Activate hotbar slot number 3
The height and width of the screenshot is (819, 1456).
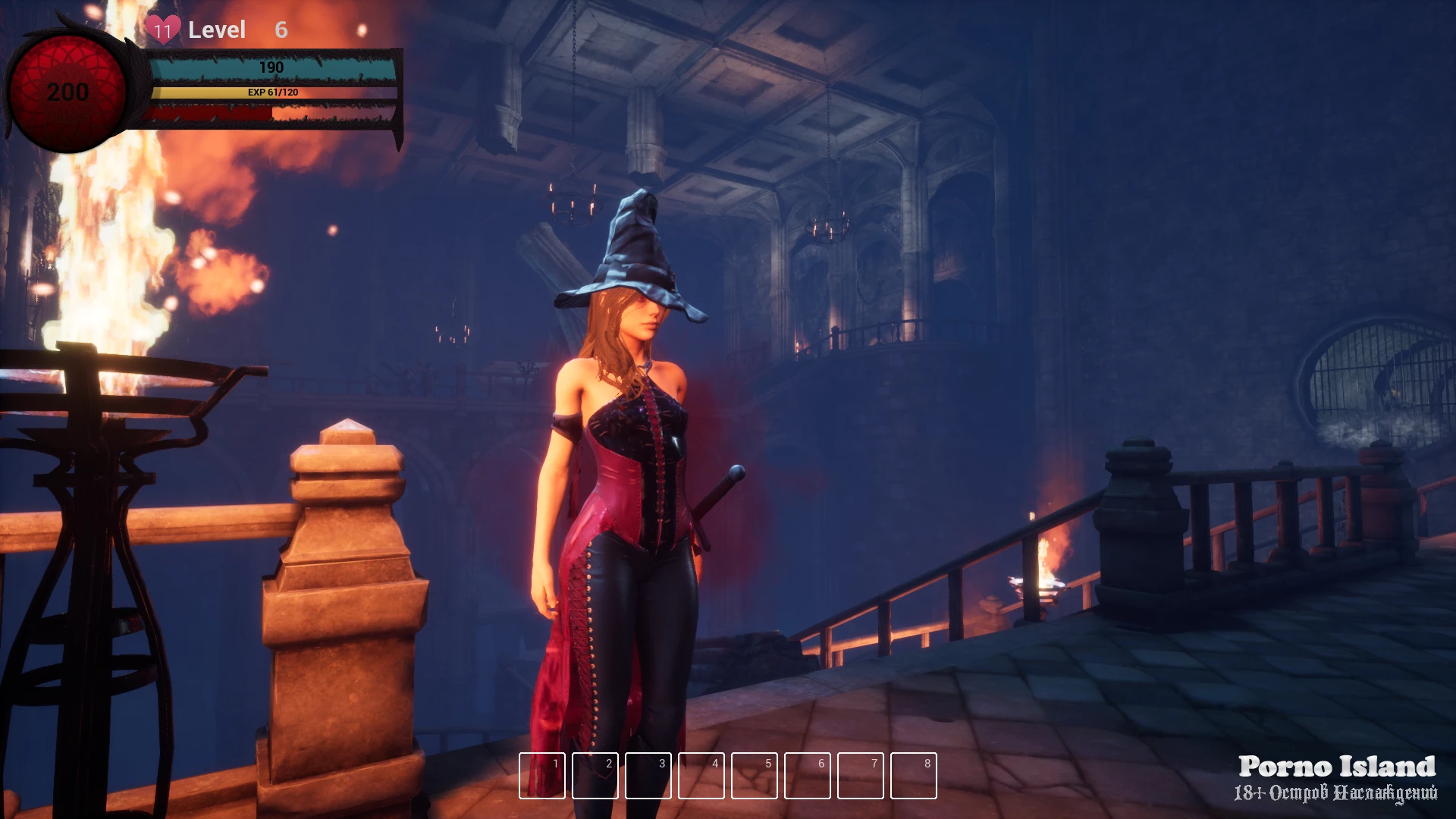(648, 776)
